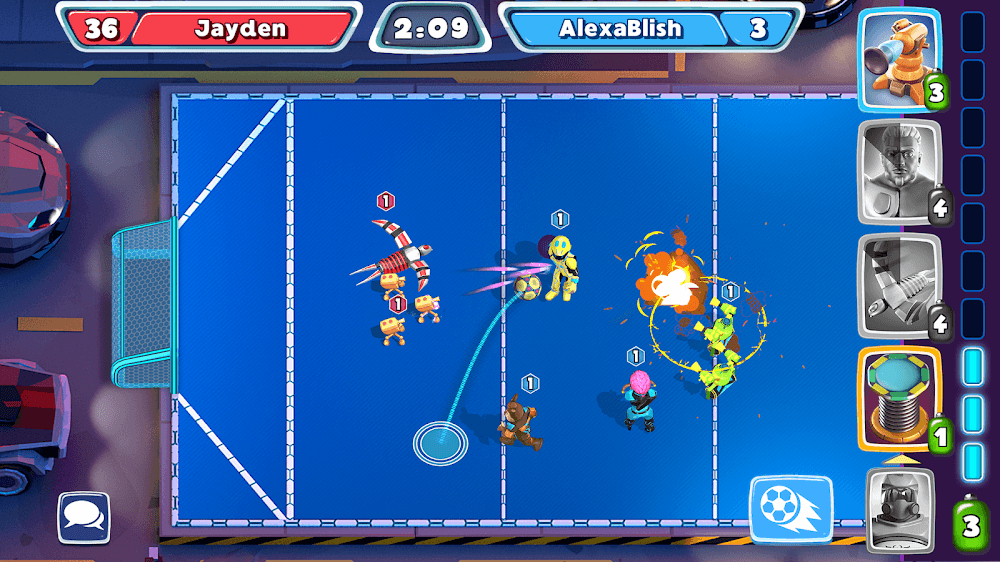Open the chat speech bubbles button

pyautogui.click(x=84, y=517)
